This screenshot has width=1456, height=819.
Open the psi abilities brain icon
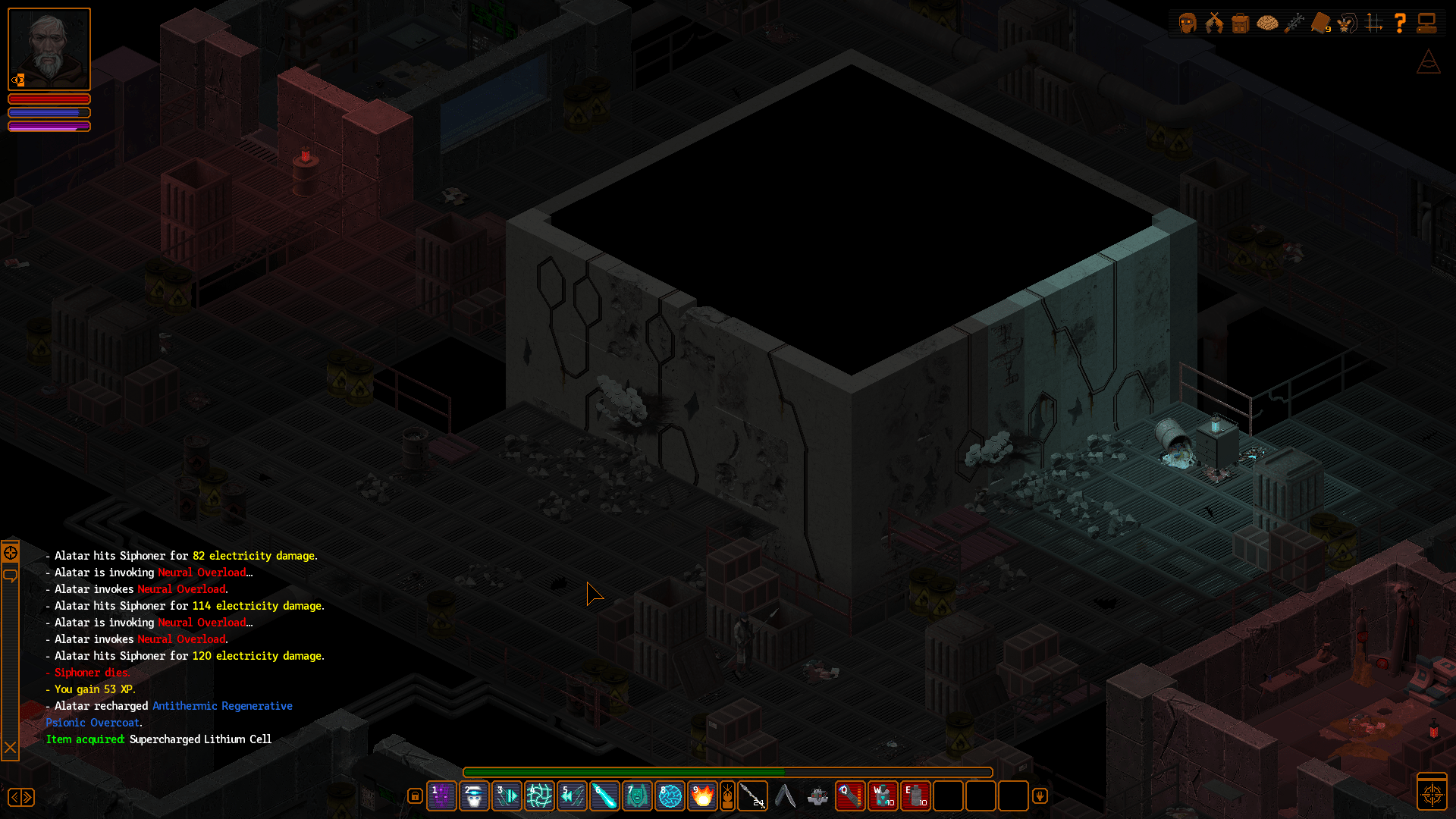[1268, 23]
